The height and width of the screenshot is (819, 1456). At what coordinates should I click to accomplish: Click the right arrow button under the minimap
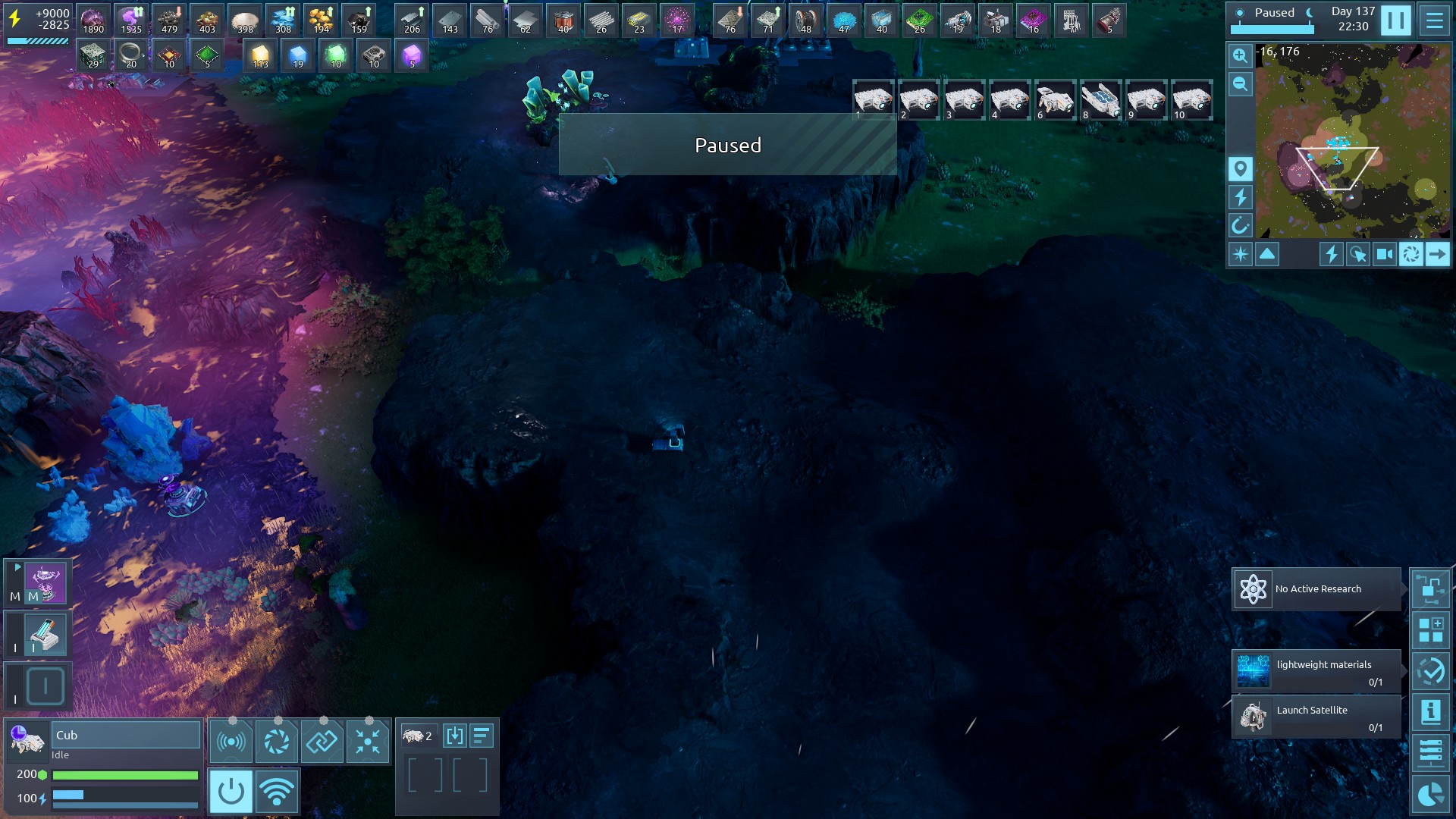(x=1437, y=255)
